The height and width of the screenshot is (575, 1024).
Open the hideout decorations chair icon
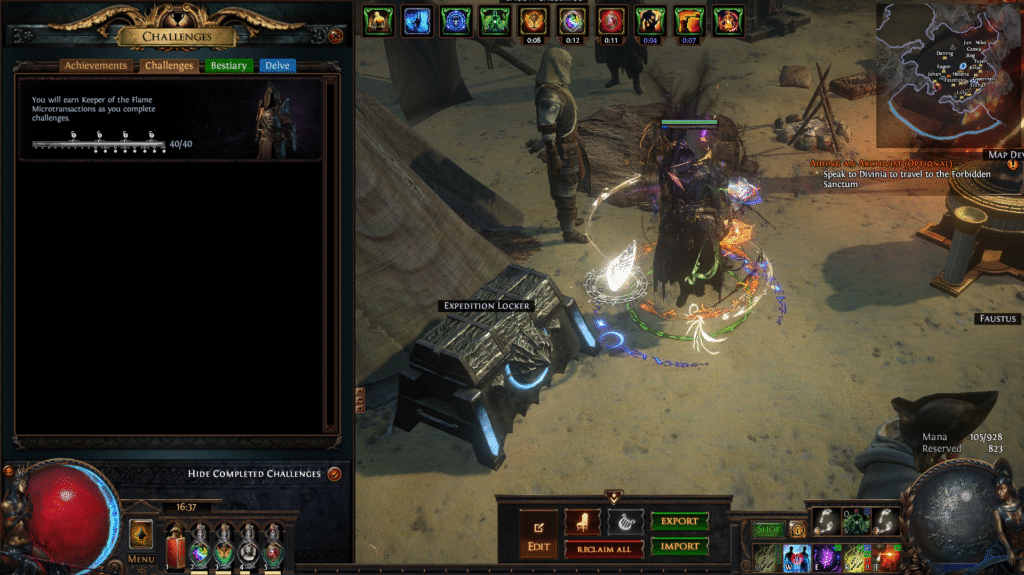click(581, 521)
